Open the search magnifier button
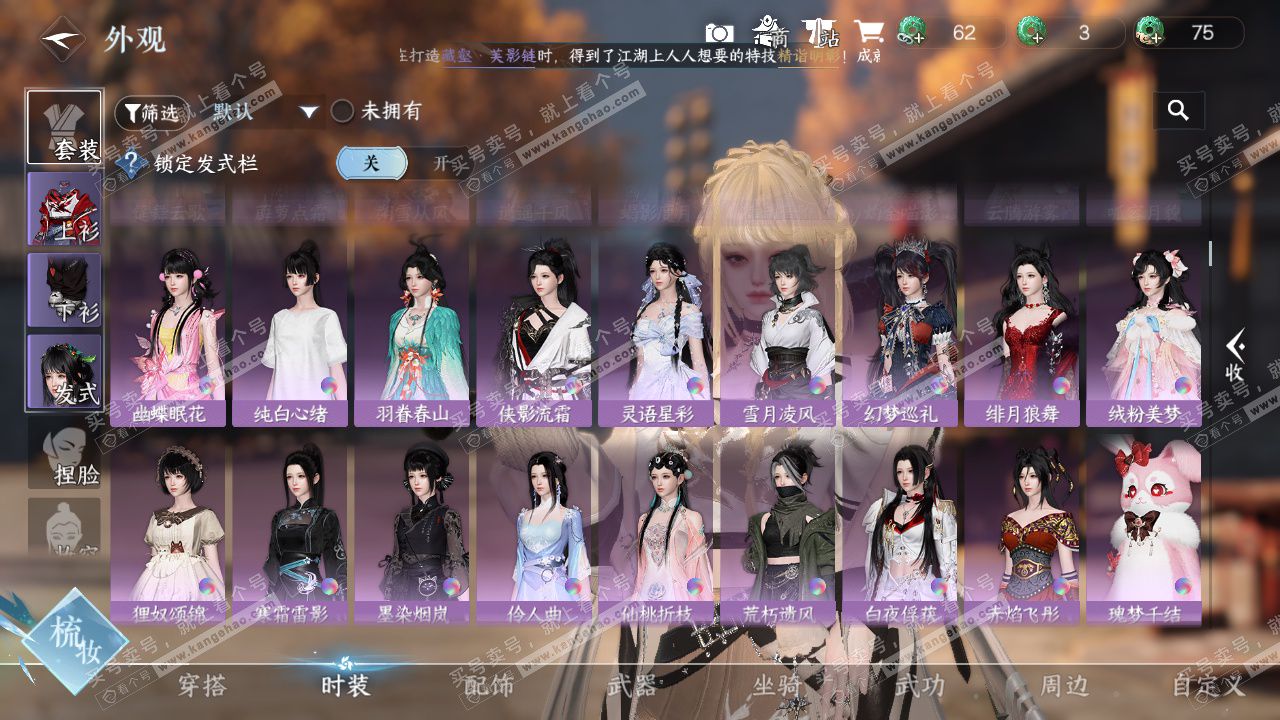This screenshot has height=720, width=1280. coord(1178,111)
